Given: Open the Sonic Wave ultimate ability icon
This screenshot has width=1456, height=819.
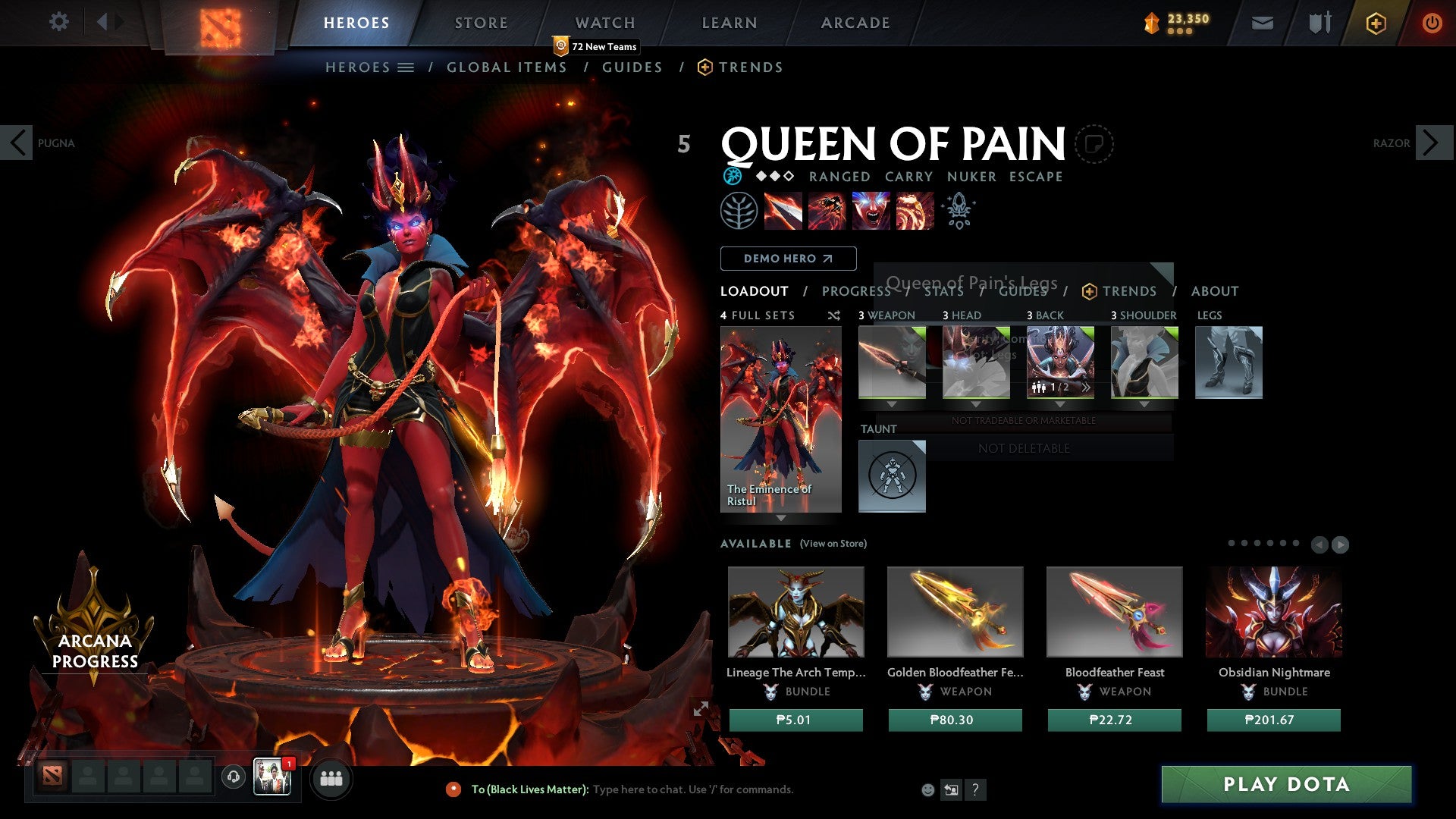Looking at the screenshot, I should coord(913,212).
